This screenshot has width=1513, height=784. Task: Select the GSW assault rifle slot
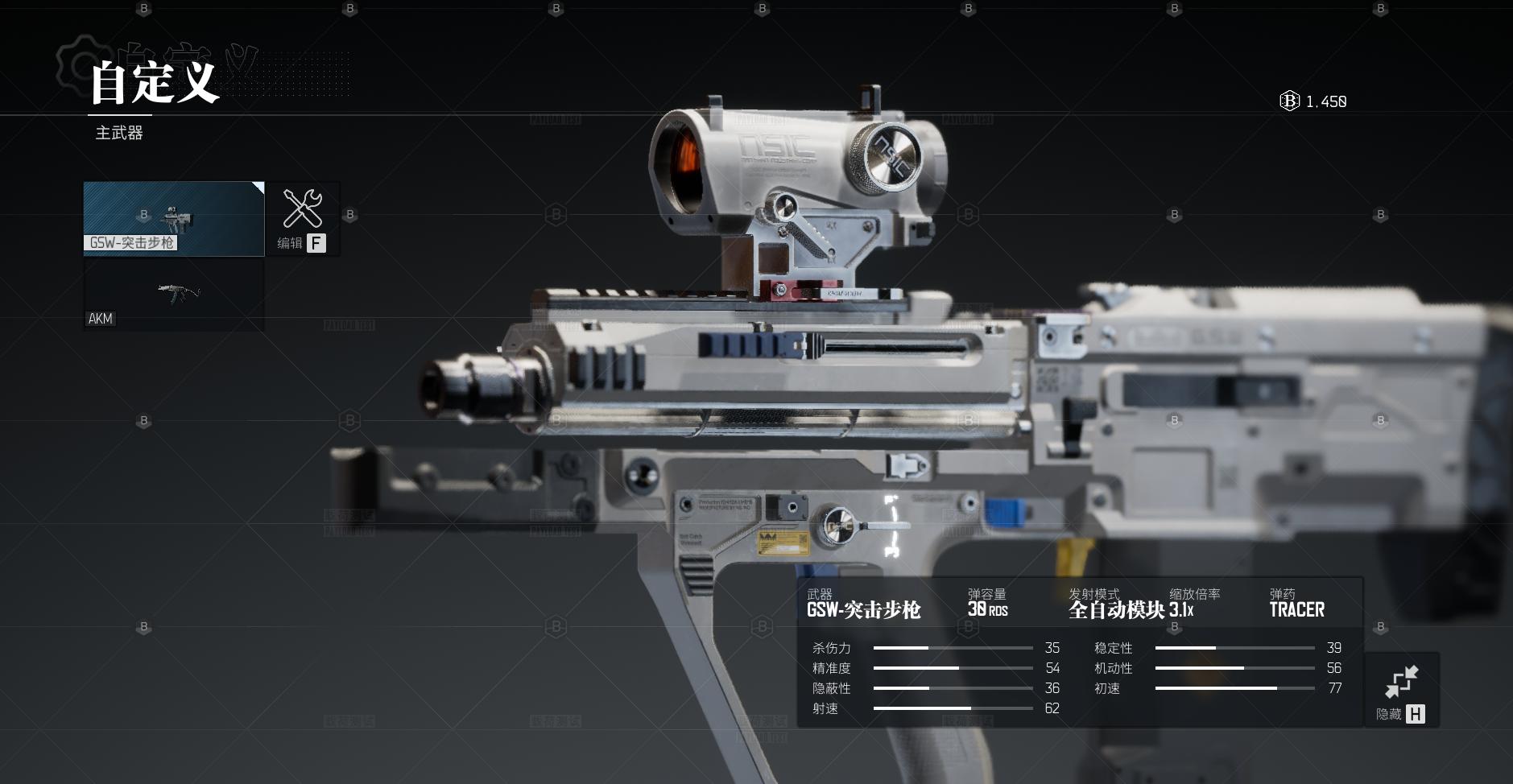(x=174, y=218)
